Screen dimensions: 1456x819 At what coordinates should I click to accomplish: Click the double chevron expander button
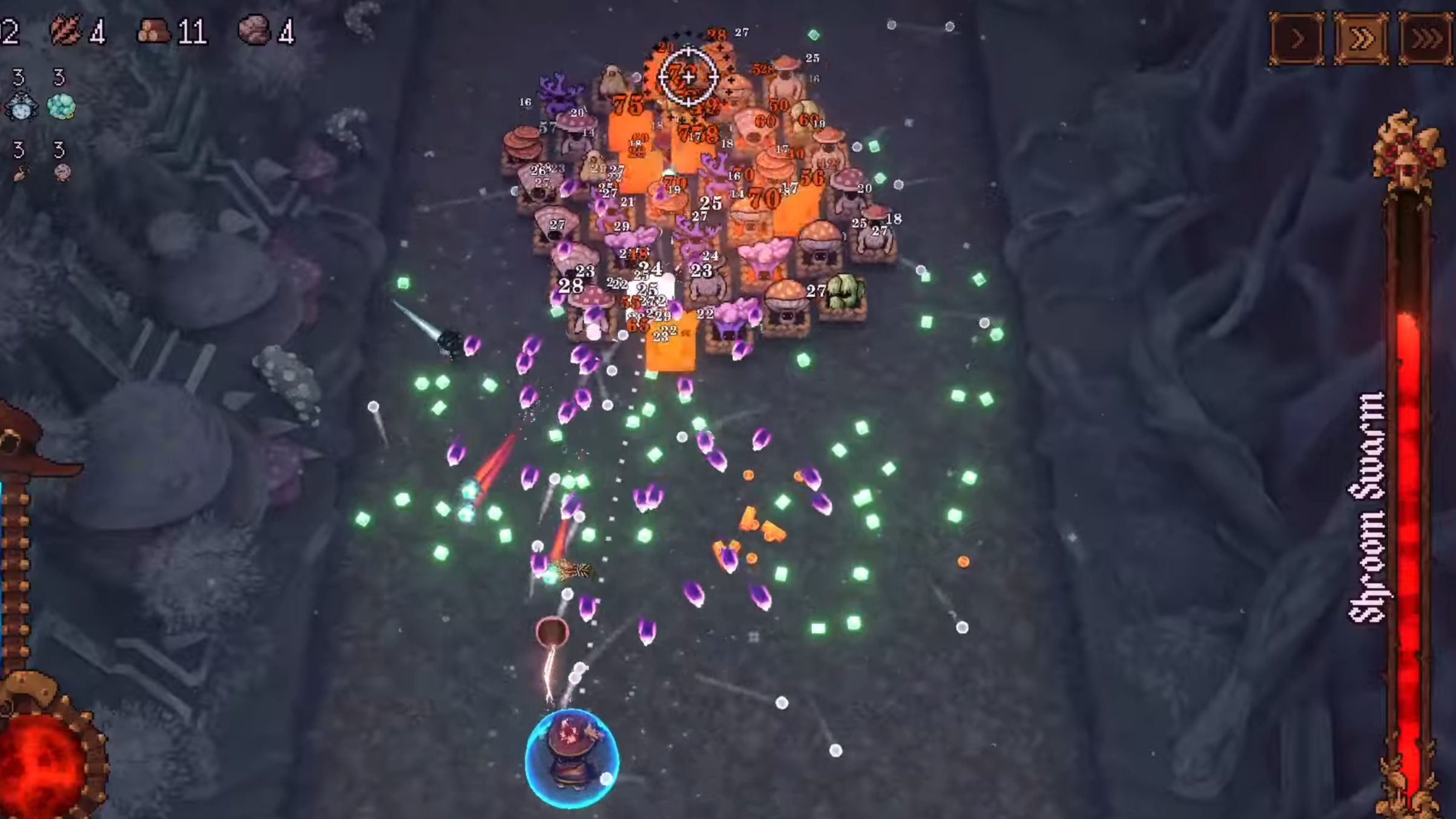click(1362, 39)
